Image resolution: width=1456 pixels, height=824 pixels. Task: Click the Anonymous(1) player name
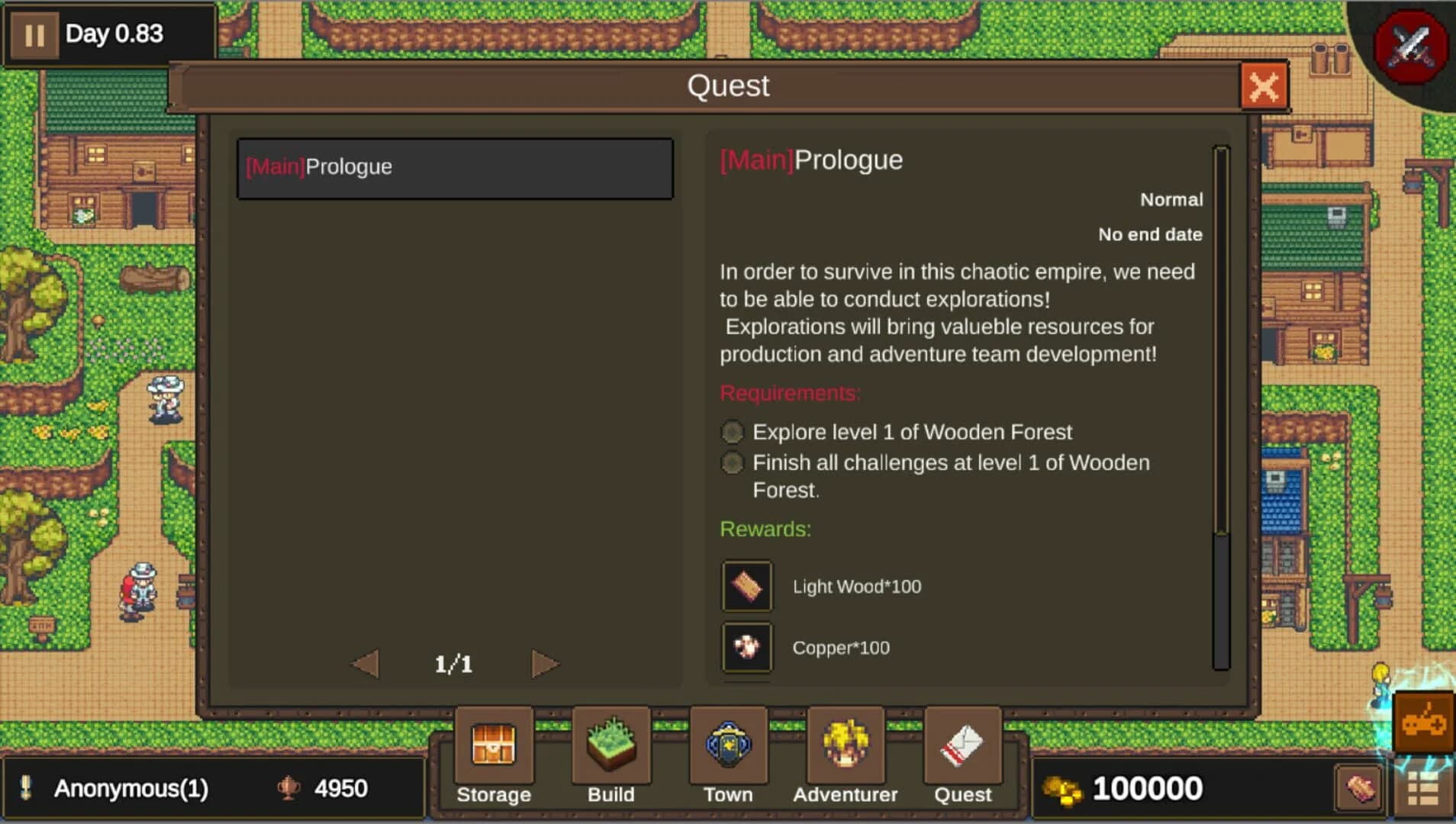pyautogui.click(x=130, y=787)
